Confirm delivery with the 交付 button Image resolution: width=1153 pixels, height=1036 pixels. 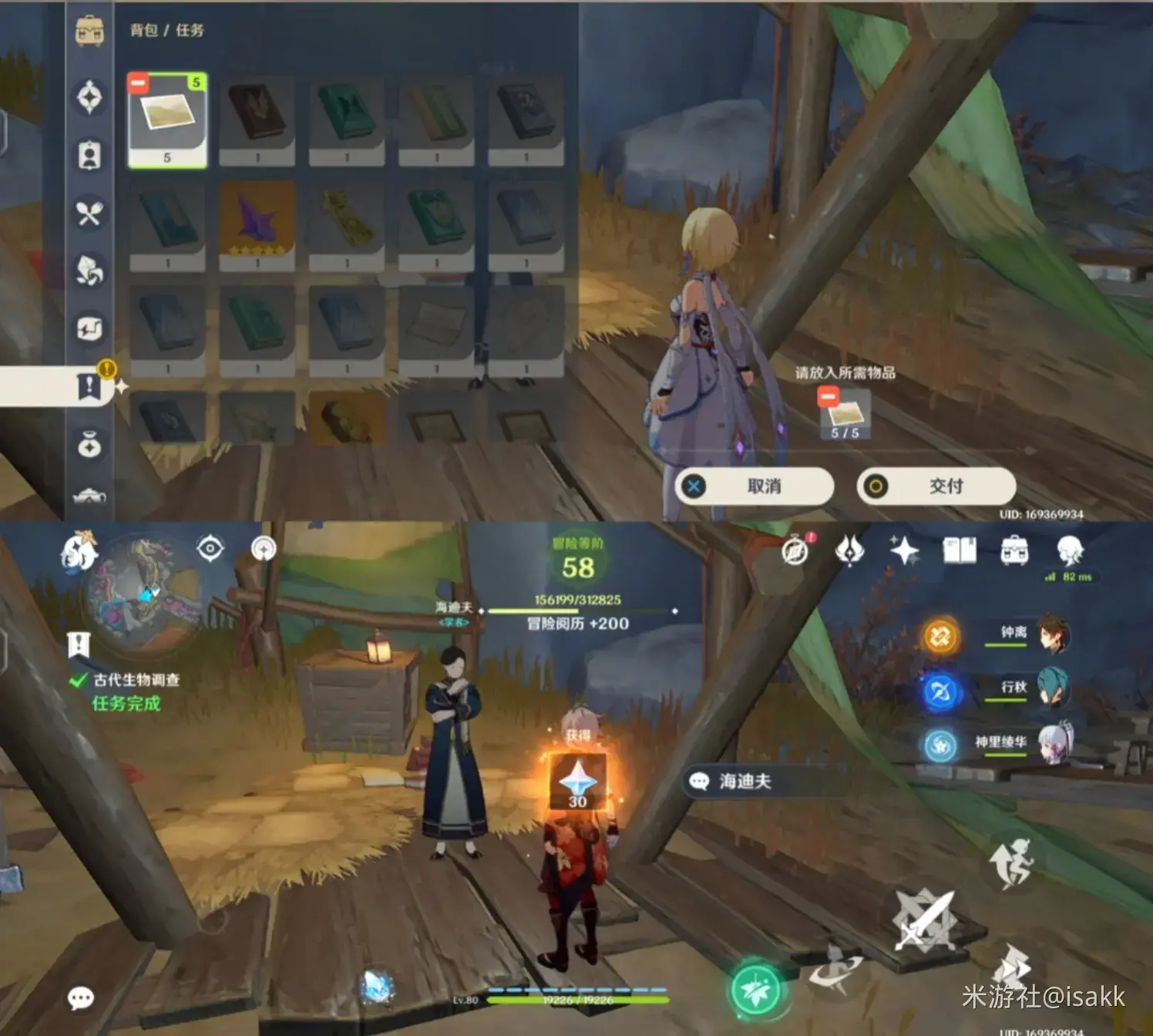pyautogui.click(x=936, y=486)
